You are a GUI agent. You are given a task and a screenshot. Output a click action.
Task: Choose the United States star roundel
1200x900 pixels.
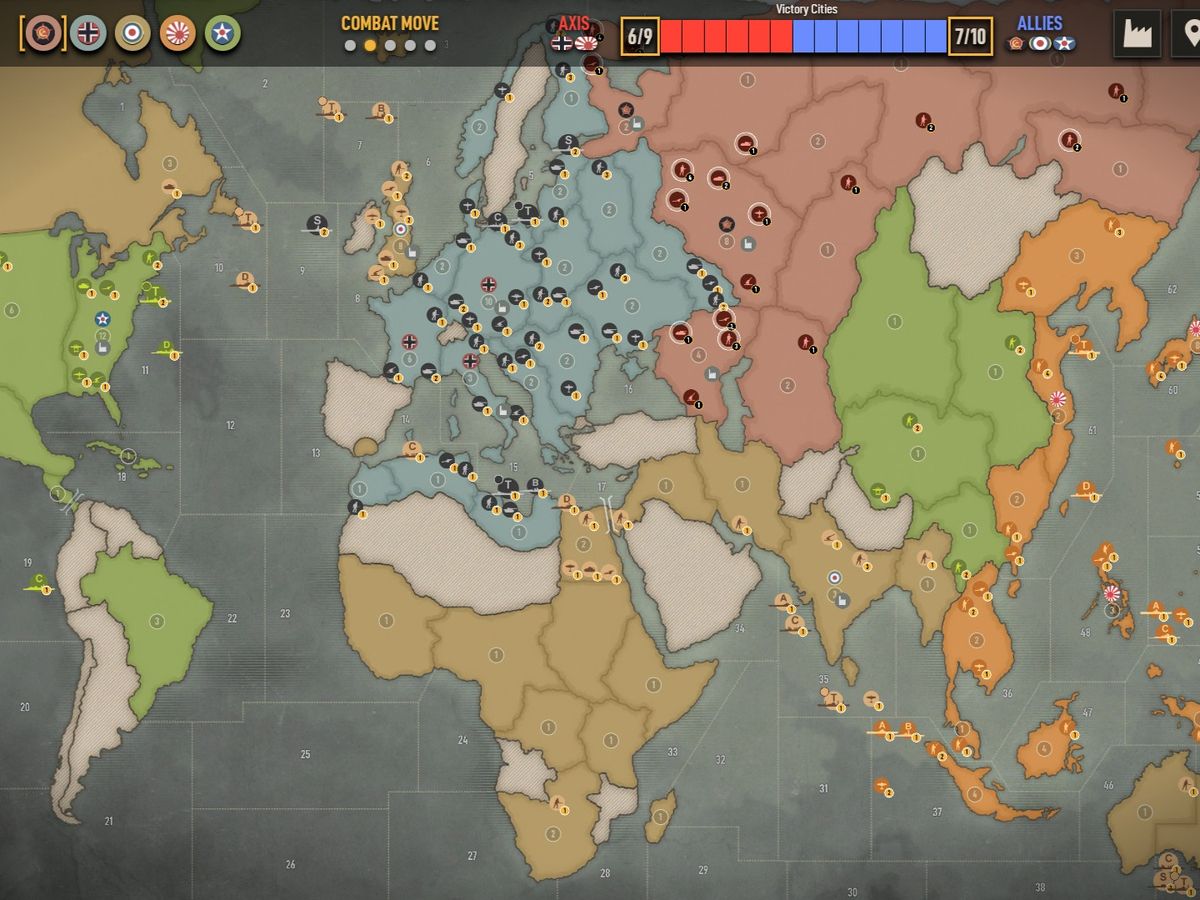222,33
